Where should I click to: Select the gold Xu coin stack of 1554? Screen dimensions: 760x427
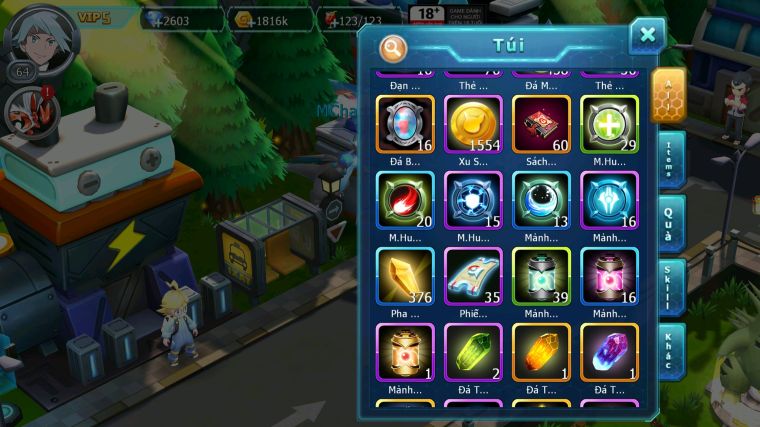tap(473, 124)
